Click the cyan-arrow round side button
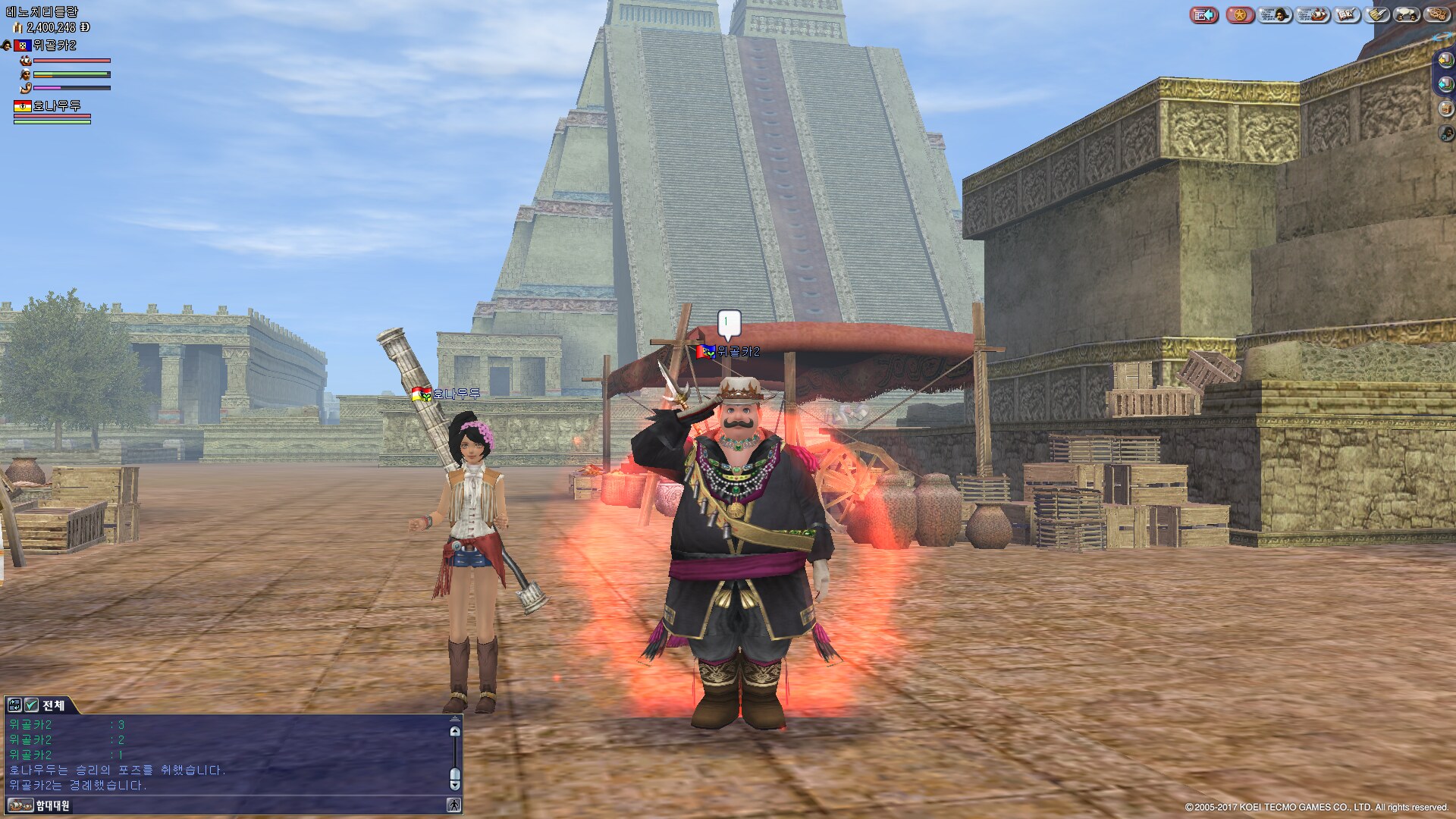The image size is (1456, 819). [1446, 84]
